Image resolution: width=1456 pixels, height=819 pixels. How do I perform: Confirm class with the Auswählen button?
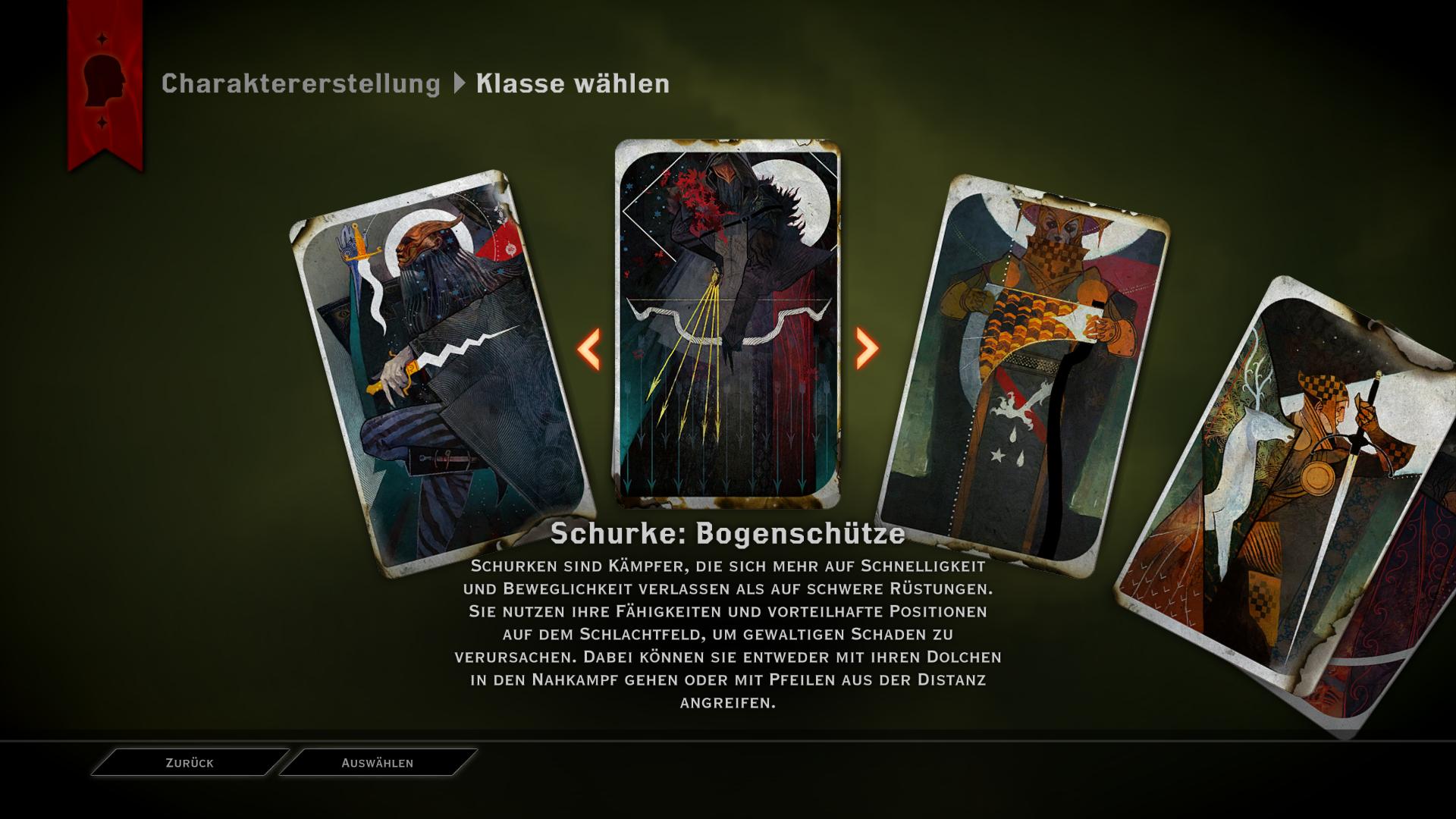tap(378, 763)
